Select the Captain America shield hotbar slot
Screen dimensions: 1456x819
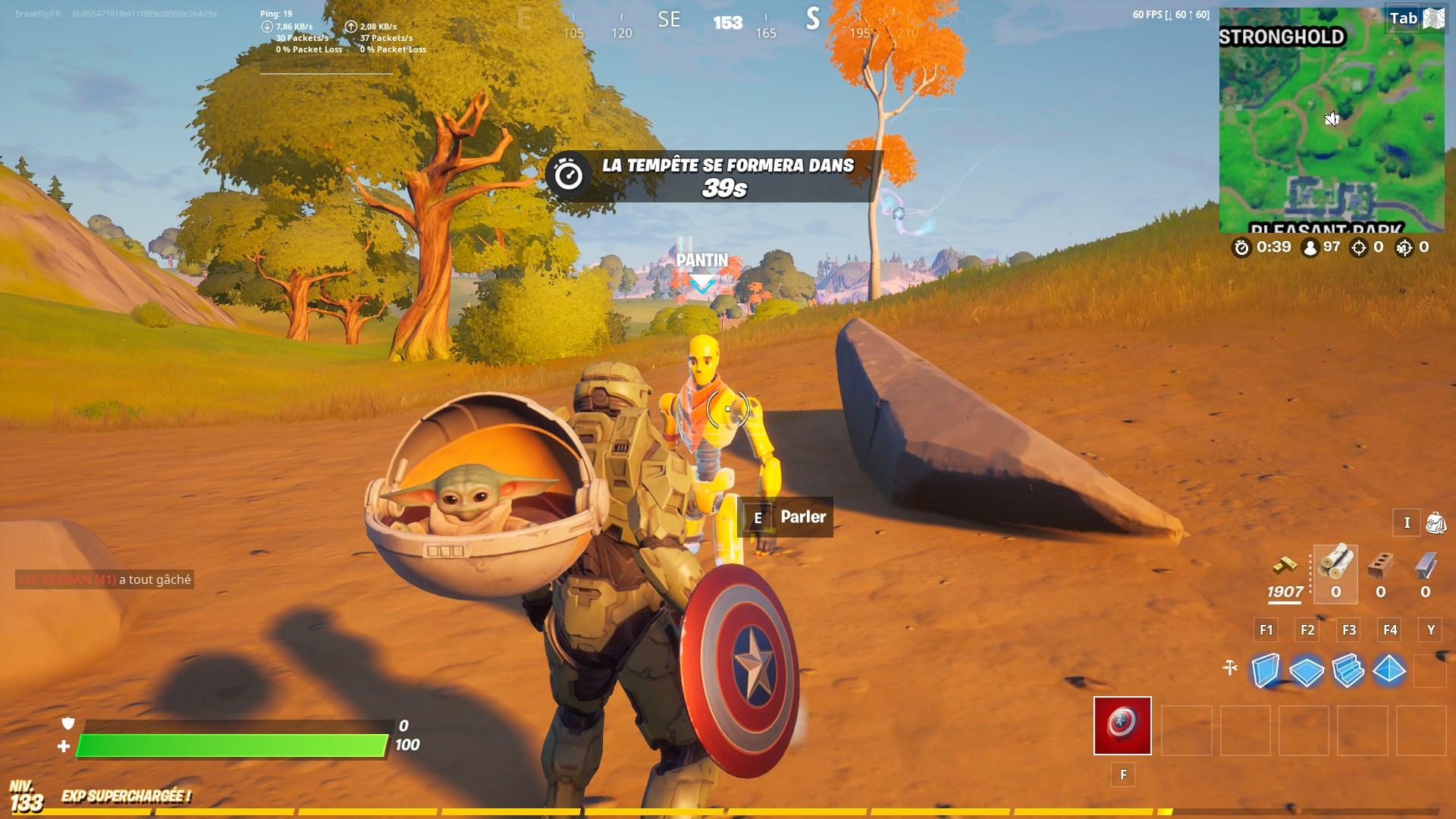[x=1122, y=726]
